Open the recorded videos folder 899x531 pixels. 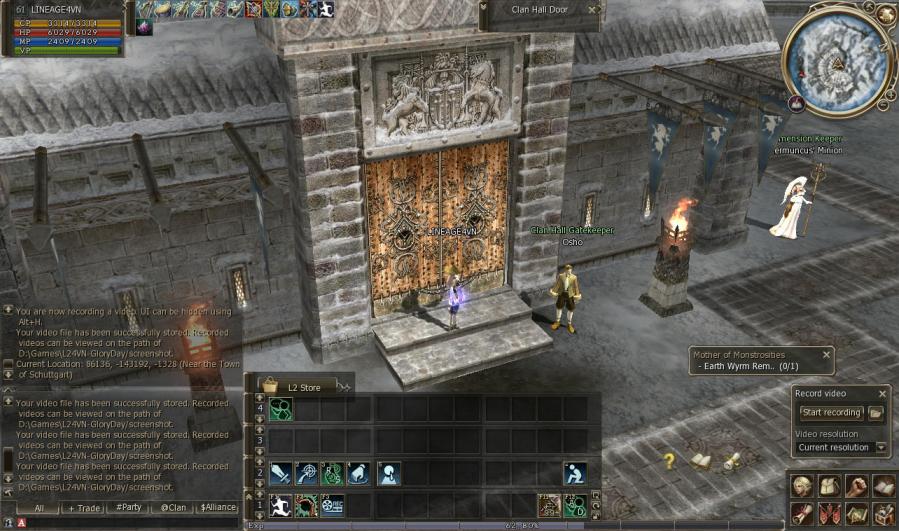(875, 413)
